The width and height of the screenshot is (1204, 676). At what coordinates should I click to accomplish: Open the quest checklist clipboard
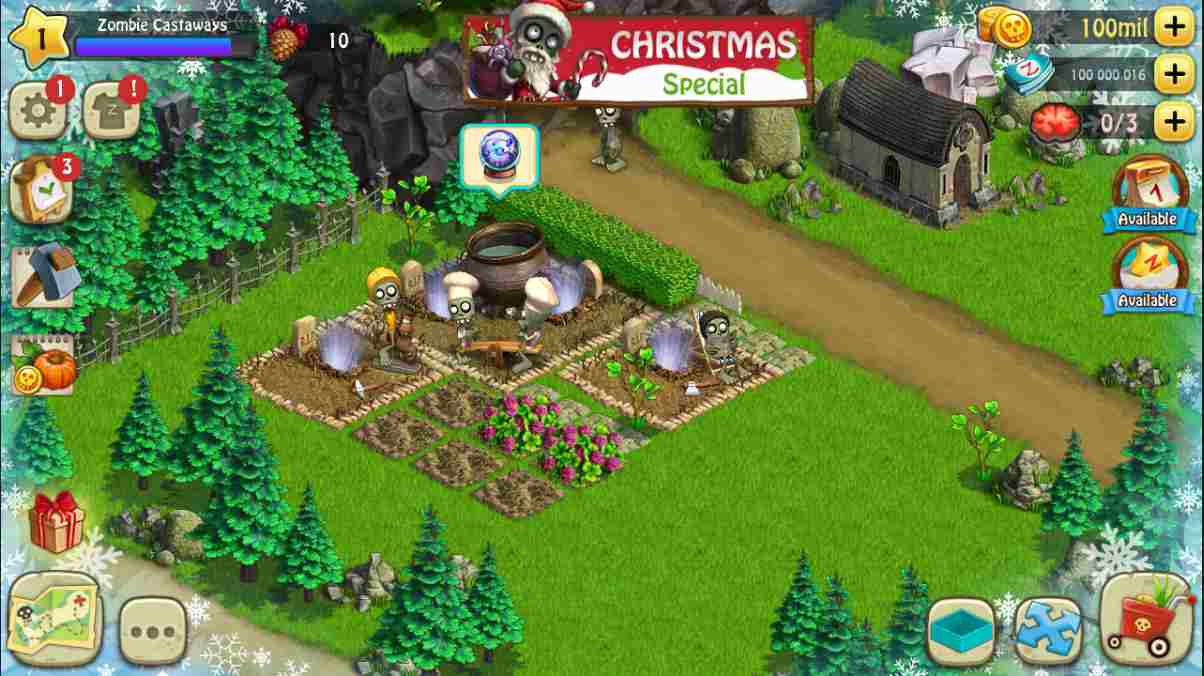tap(40, 190)
